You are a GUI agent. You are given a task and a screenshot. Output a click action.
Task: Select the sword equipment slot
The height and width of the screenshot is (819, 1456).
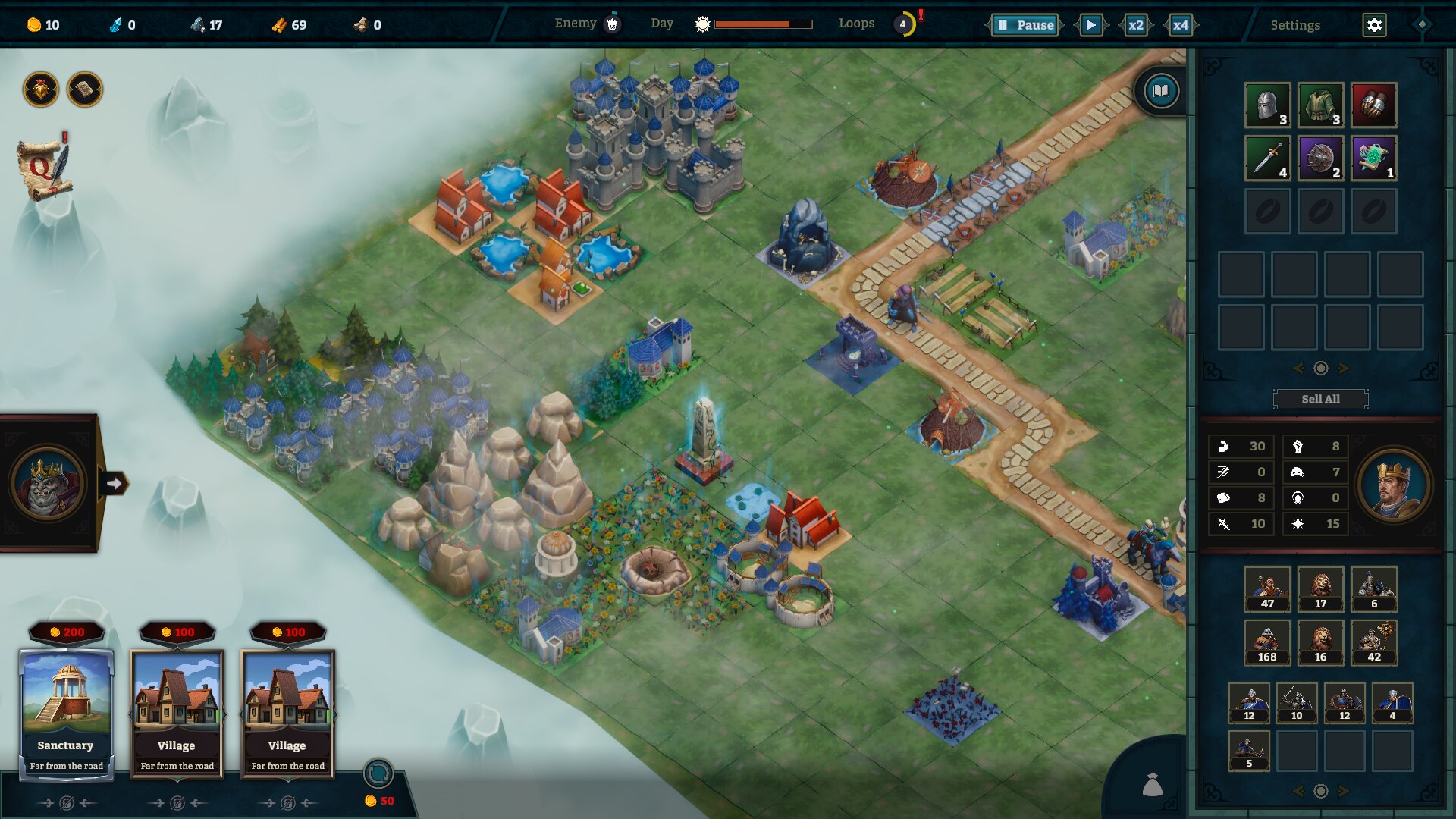(1267, 158)
